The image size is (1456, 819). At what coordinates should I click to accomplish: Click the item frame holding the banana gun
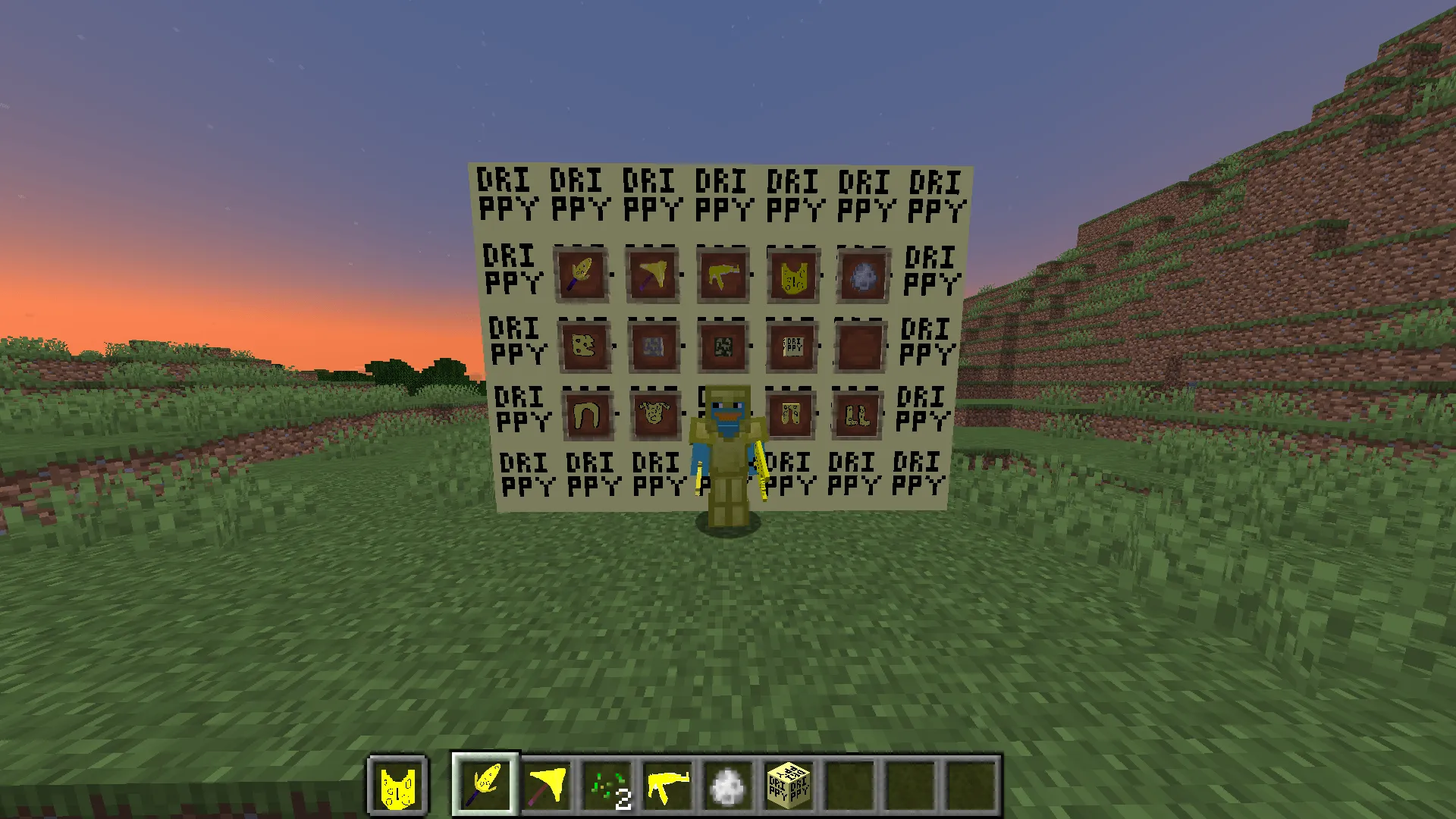[x=723, y=274]
